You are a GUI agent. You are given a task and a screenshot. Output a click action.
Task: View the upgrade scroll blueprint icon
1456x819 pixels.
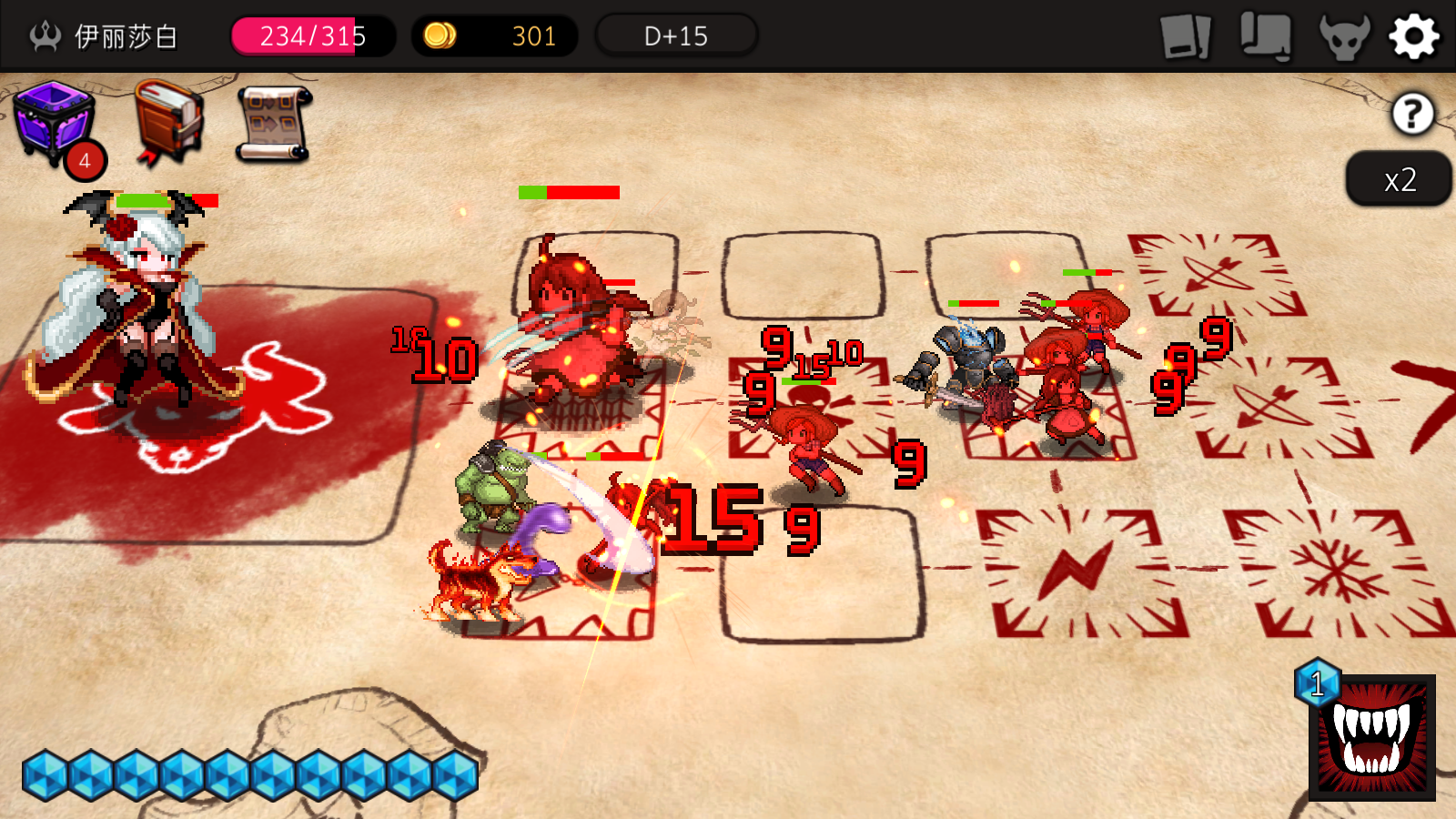tap(271, 123)
